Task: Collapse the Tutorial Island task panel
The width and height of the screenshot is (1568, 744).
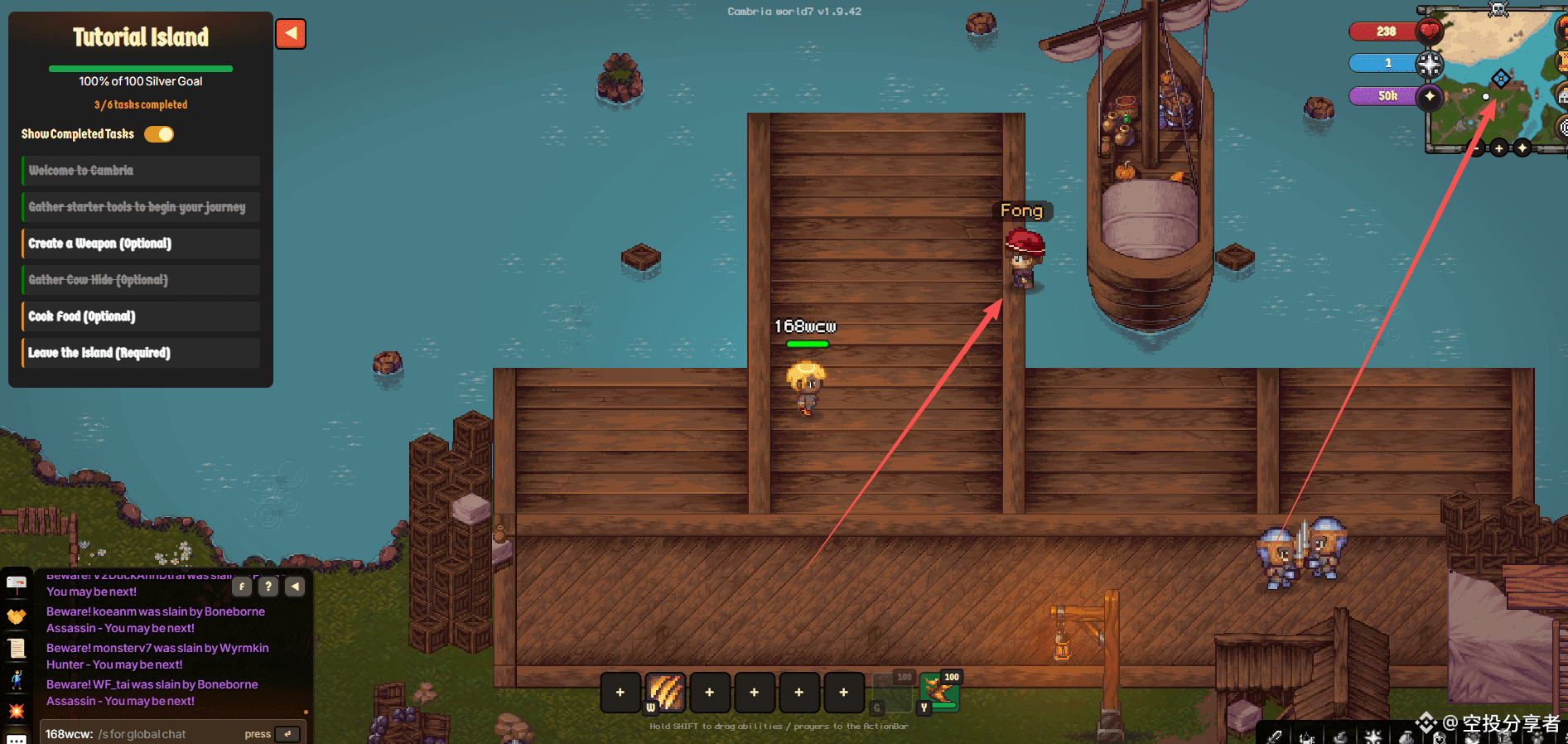Action: (x=291, y=34)
